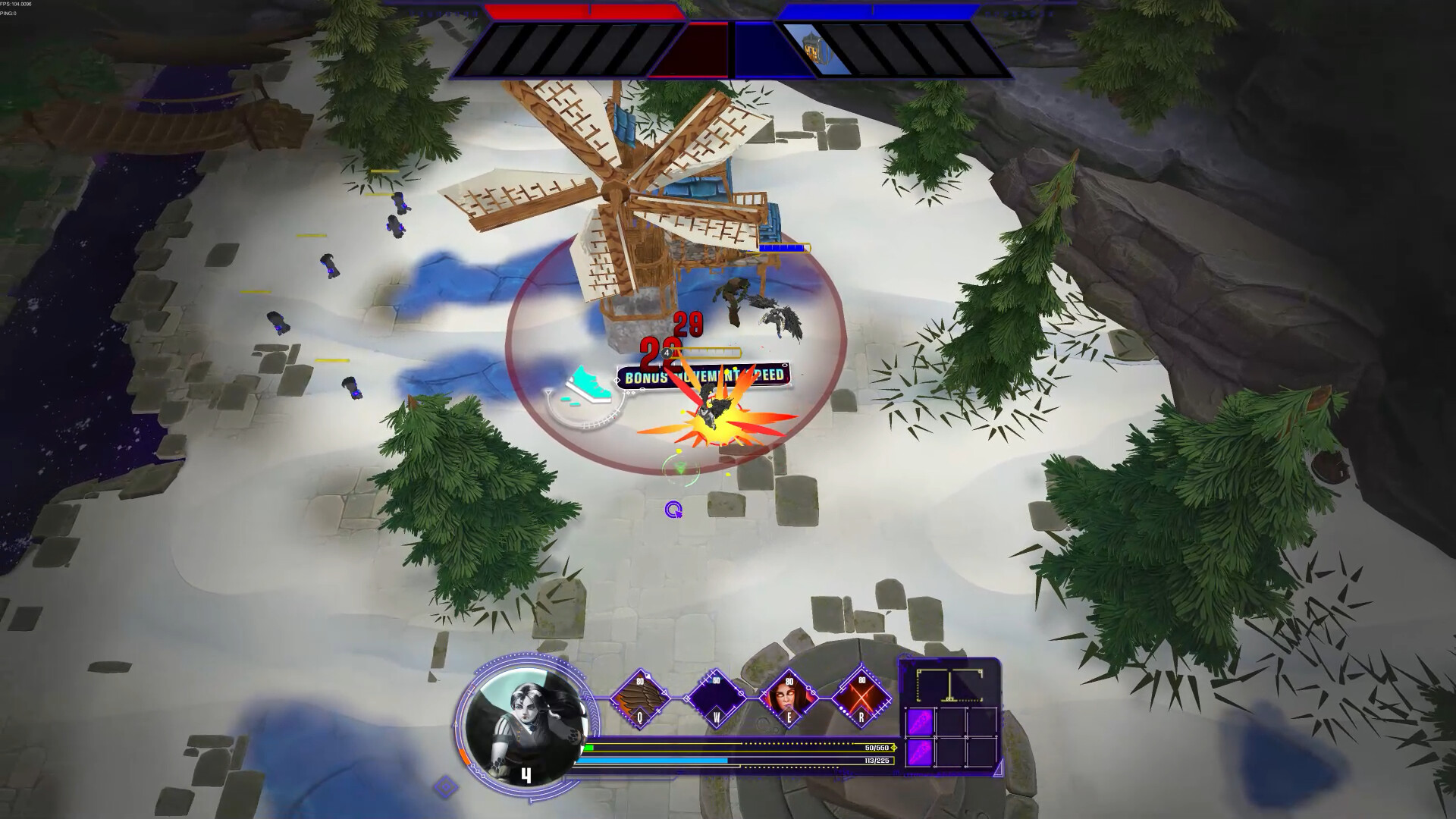The image size is (1456, 819).
Task: Use the E ability with the woman's portrait
Action: pos(789,697)
